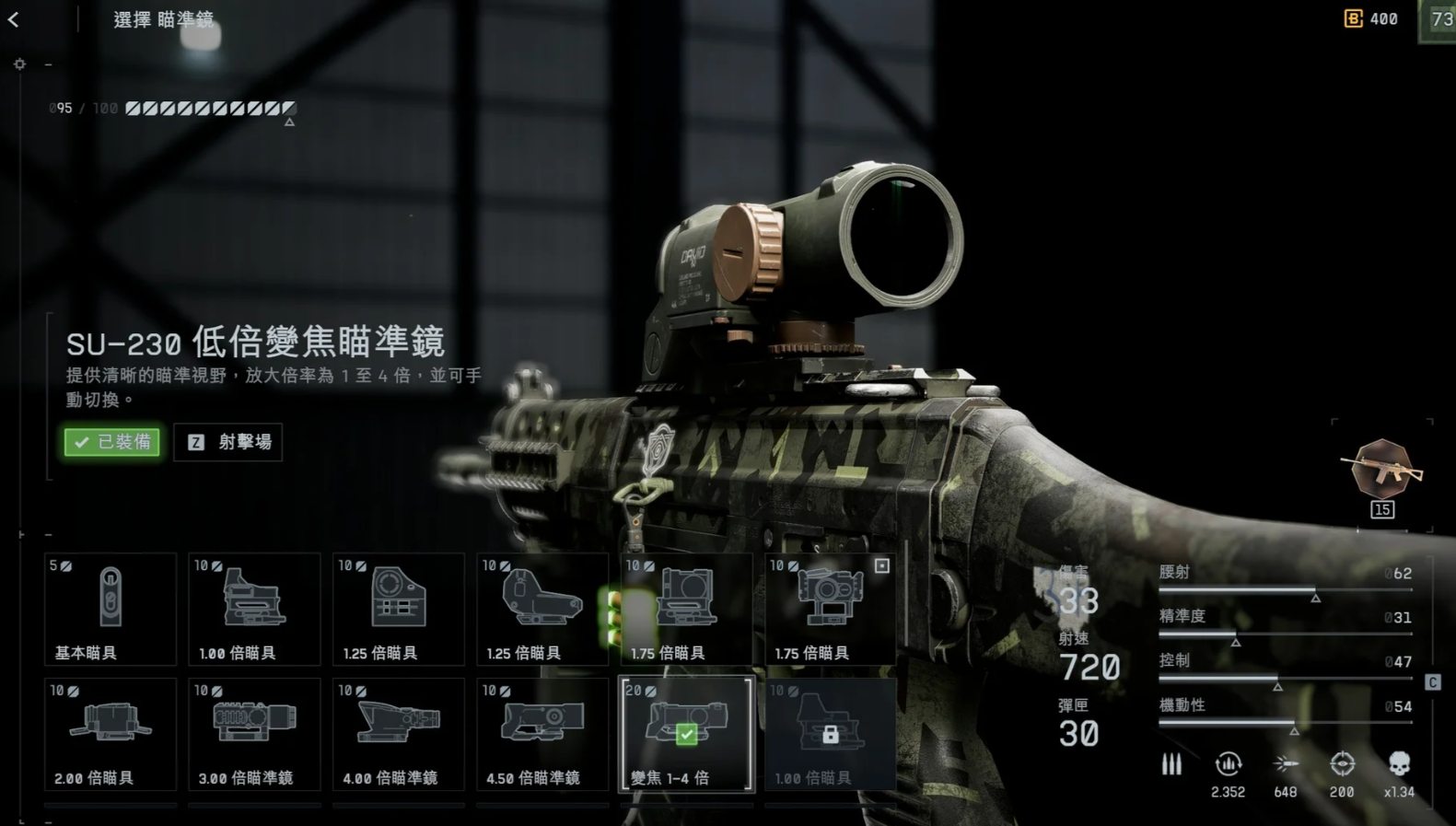
Task: Go back with the top-left arrow
Action: (14, 19)
